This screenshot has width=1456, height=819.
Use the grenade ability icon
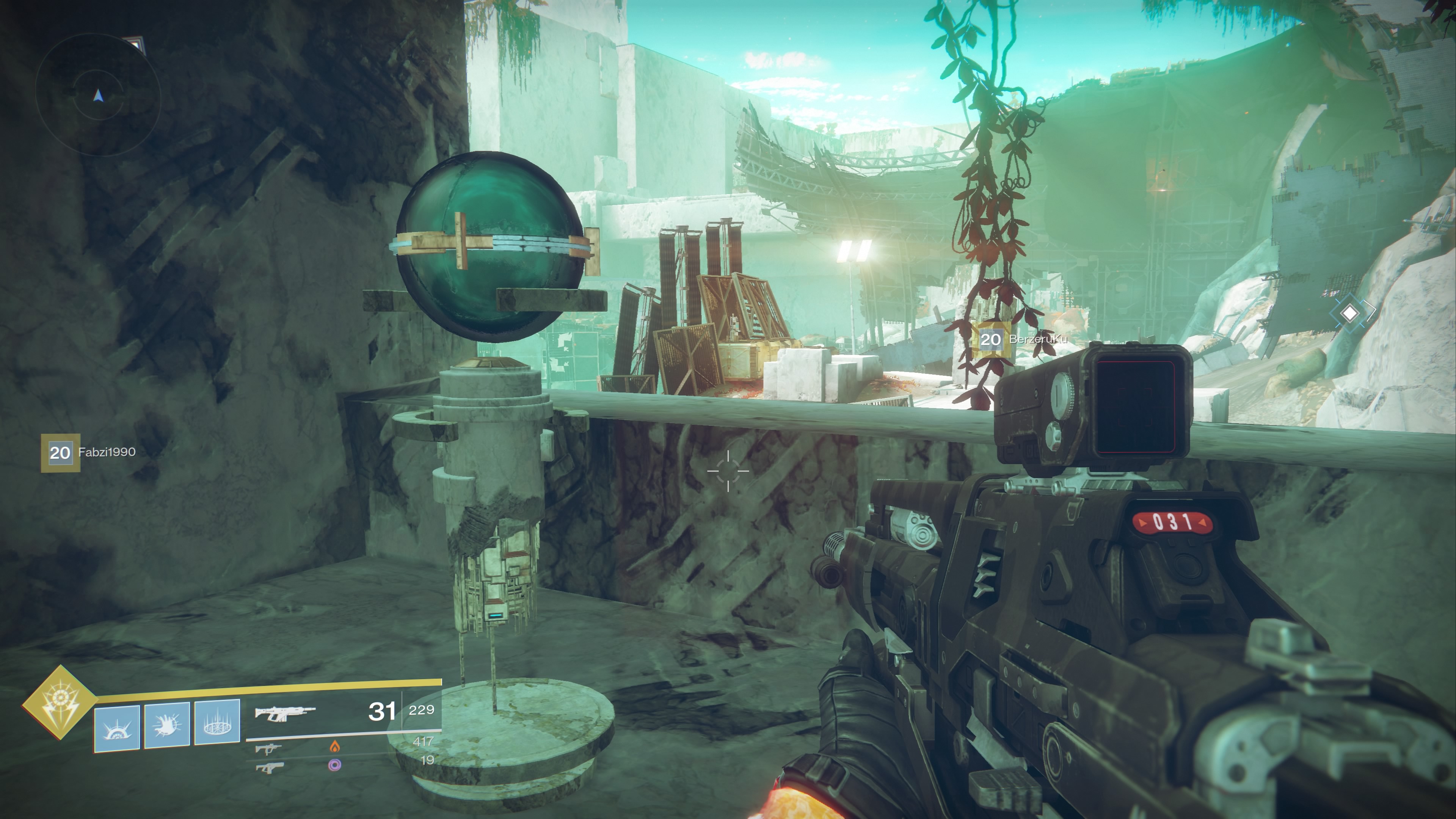point(117,728)
